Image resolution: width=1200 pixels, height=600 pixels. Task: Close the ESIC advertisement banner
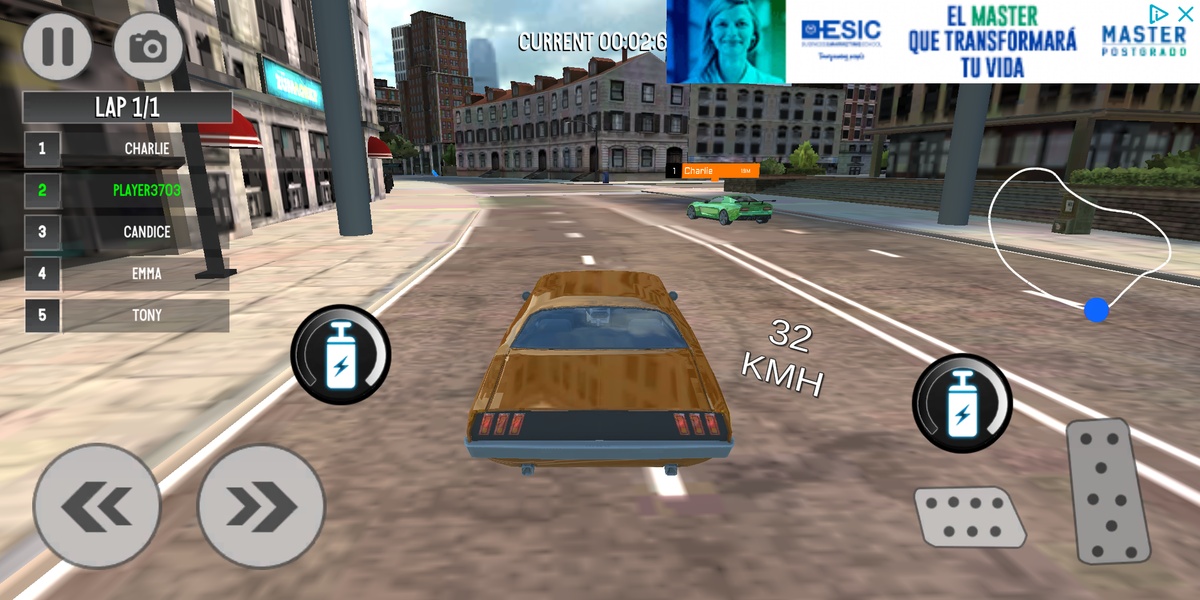(x=1185, y=13)
